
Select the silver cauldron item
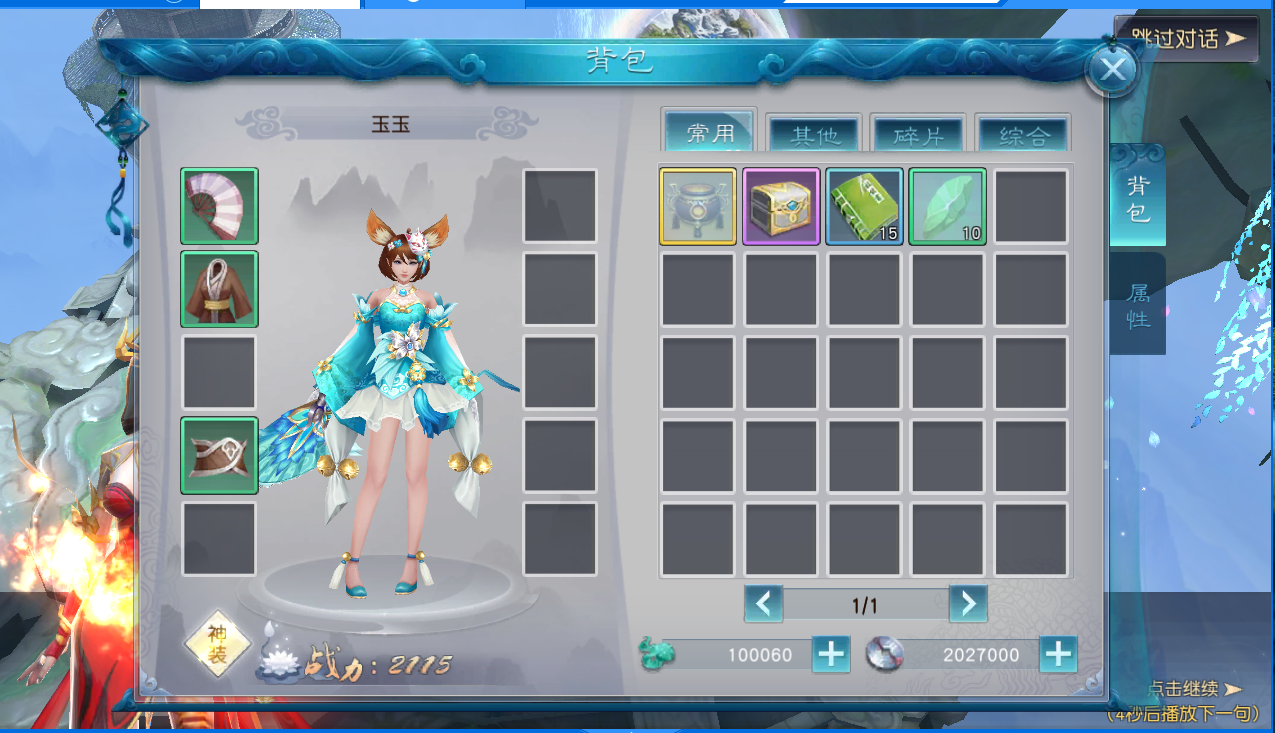click(x=698, y=206)
